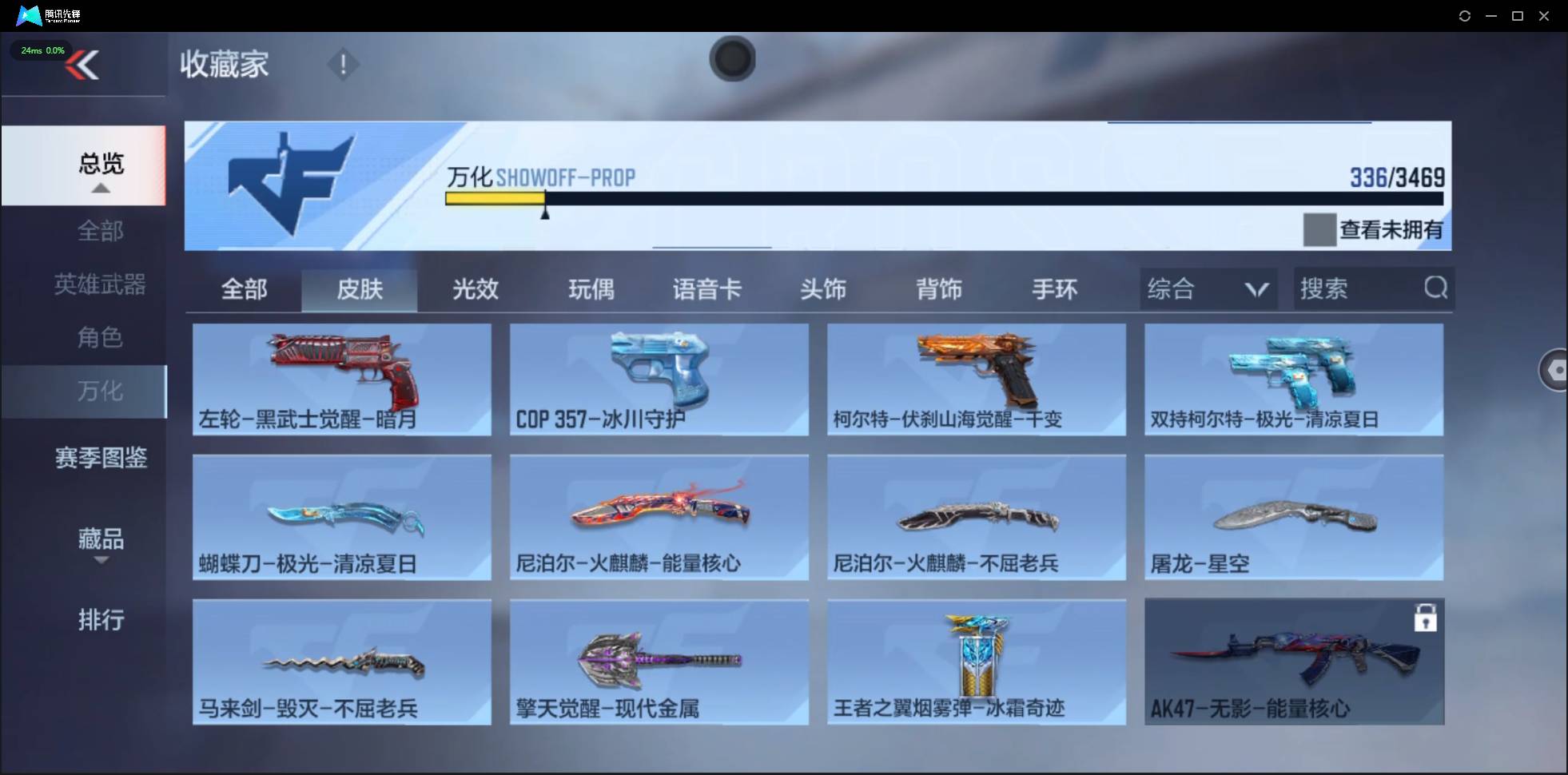The image size is (1568, 775).
Task: Click the search magnifier icon
Action: pyautogui.click(x=1436, y=288)
